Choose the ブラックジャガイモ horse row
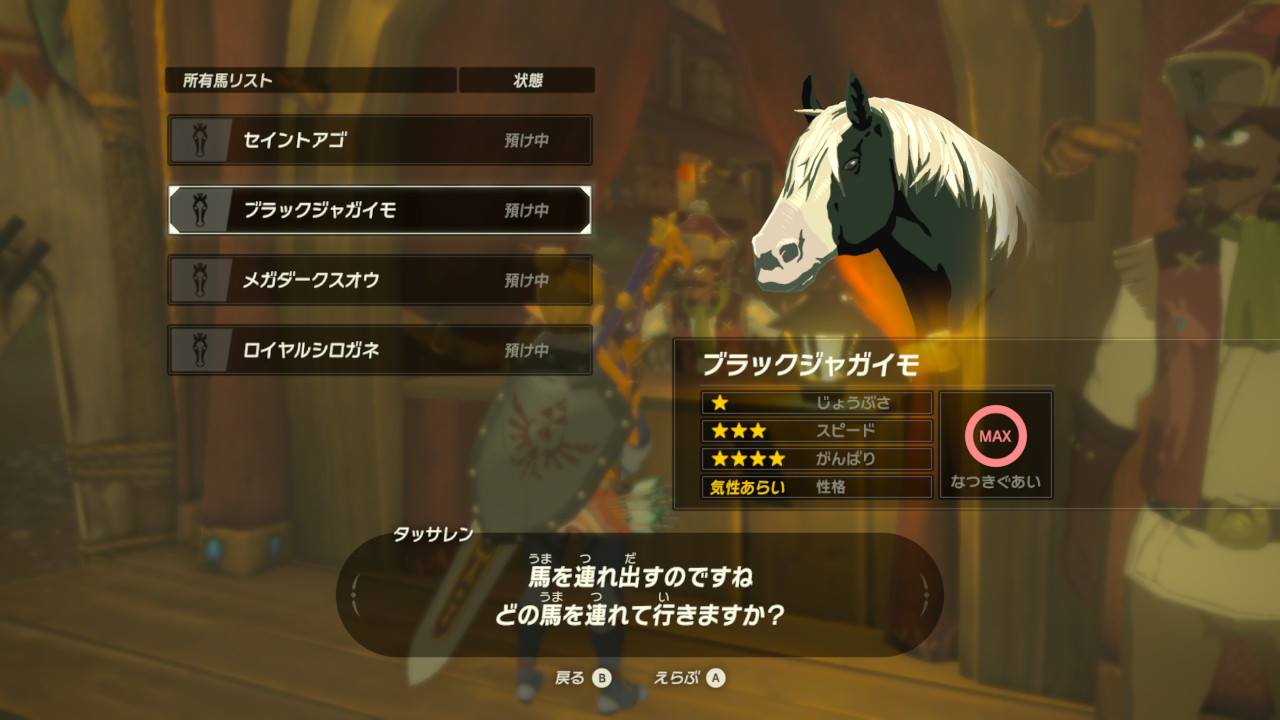The width and height of the screenshot is (1280, 720). (x=380, y=210)
